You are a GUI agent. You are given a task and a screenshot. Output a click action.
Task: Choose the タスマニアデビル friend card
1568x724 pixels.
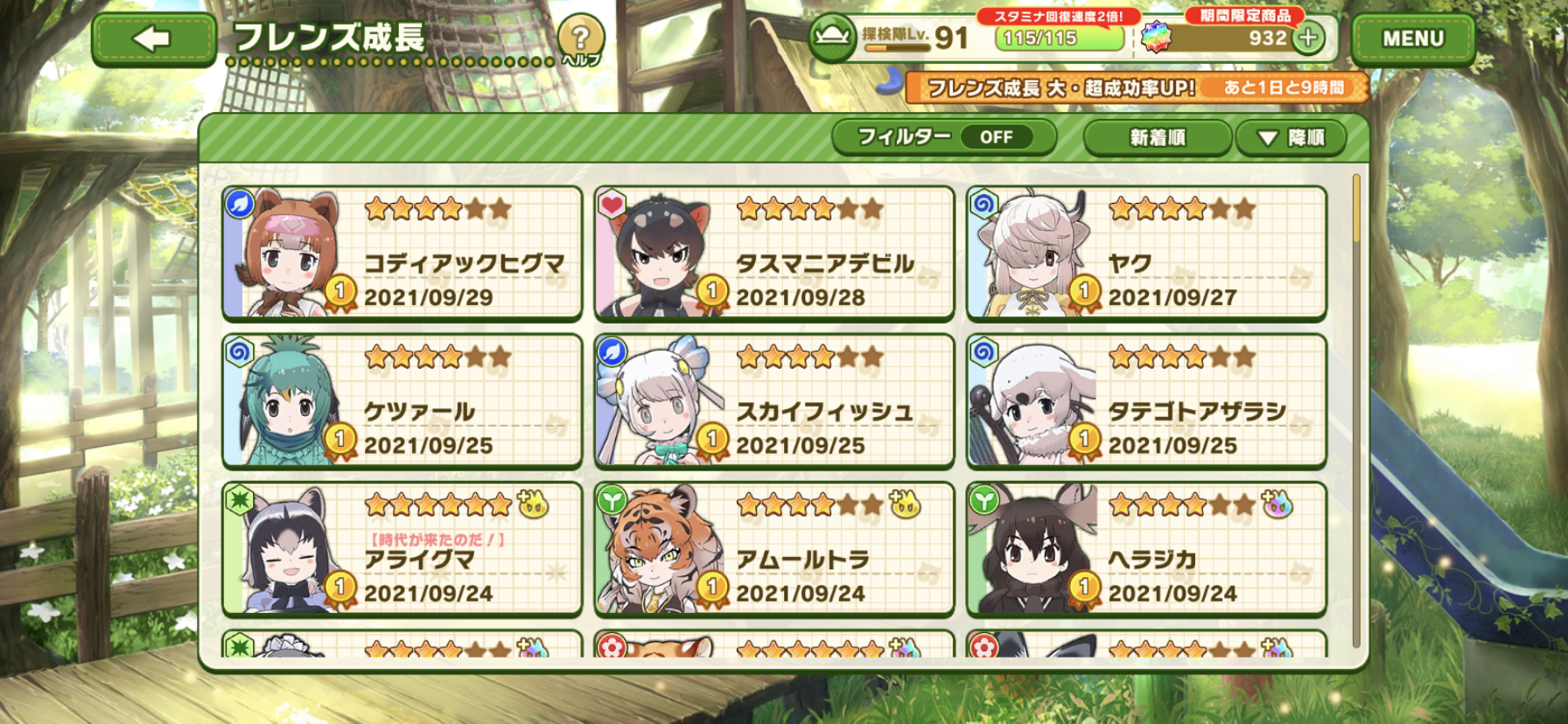point(773,253)
